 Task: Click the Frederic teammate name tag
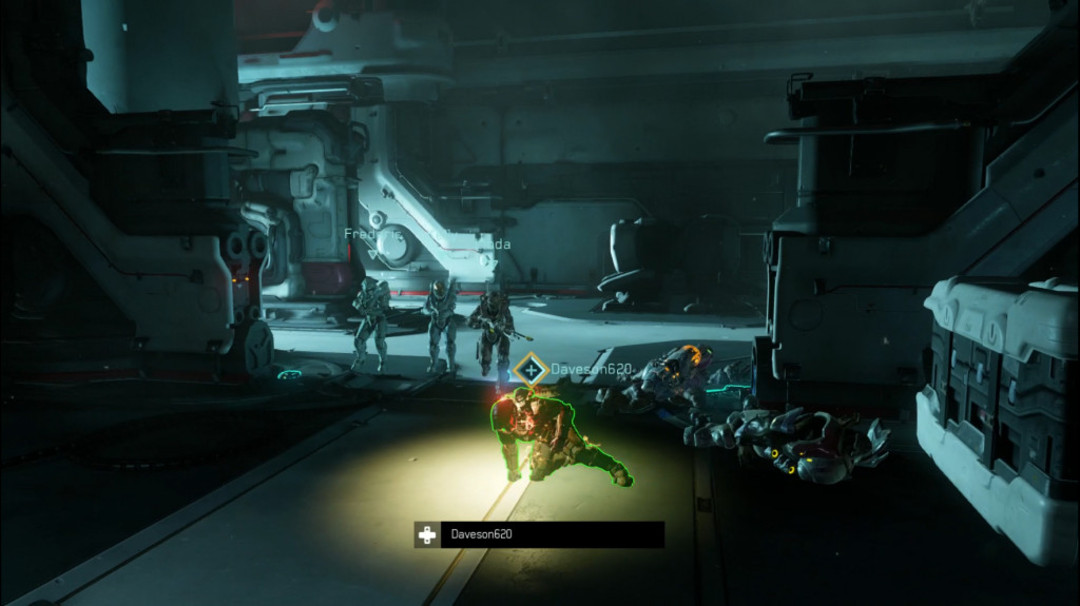372,234
